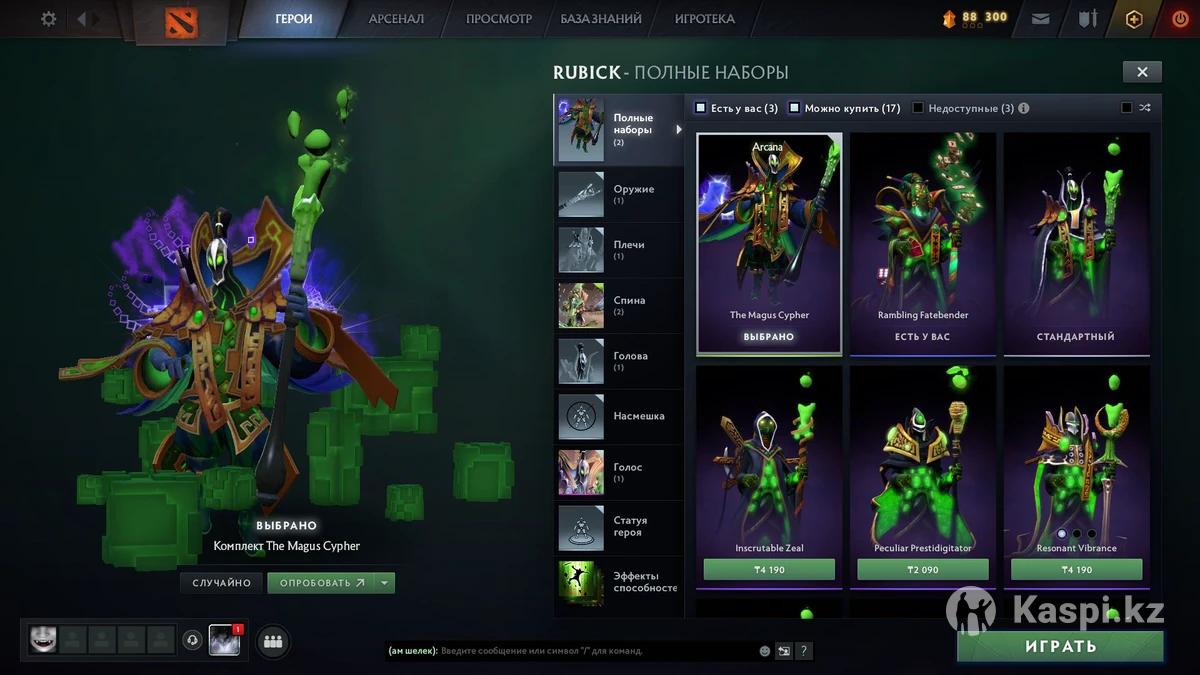Image resolution: width=1200 pixels, height=675 pixels.
Task: Start matchmaking with the Играть button
Action: click(x=1060, y=647)
